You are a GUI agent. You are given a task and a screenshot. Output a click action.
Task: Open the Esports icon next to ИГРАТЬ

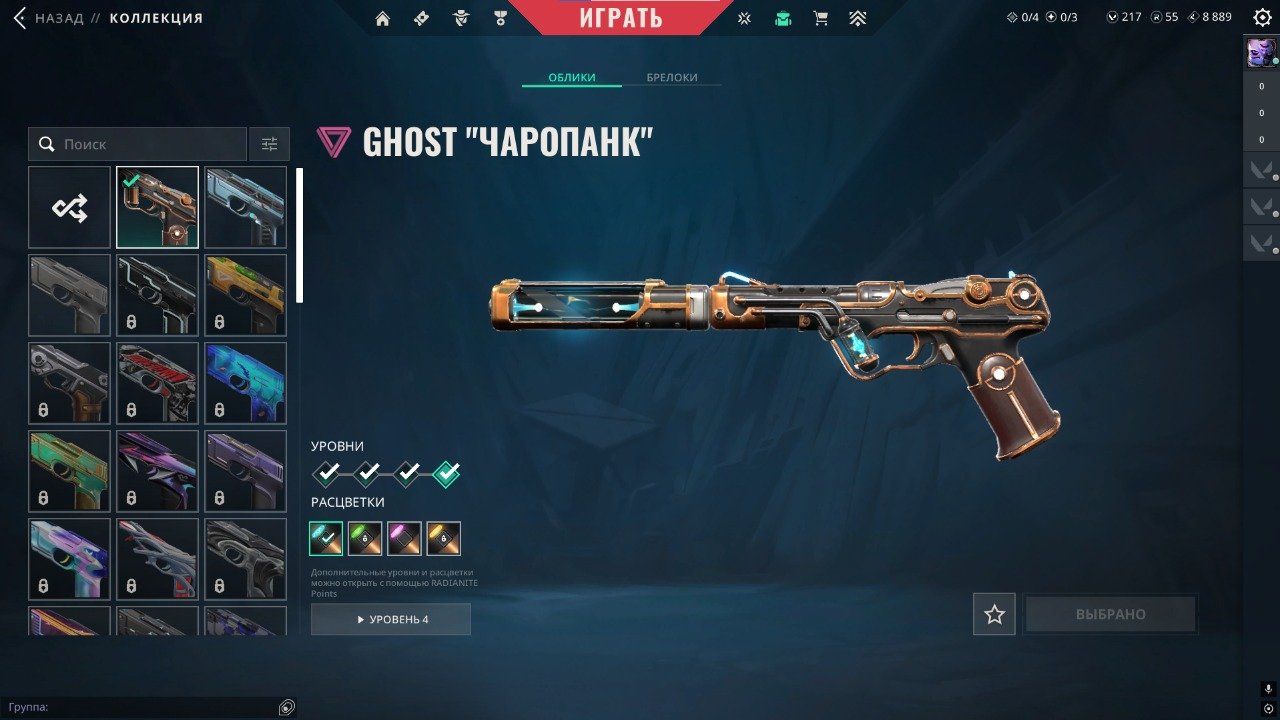coord(743,18)
